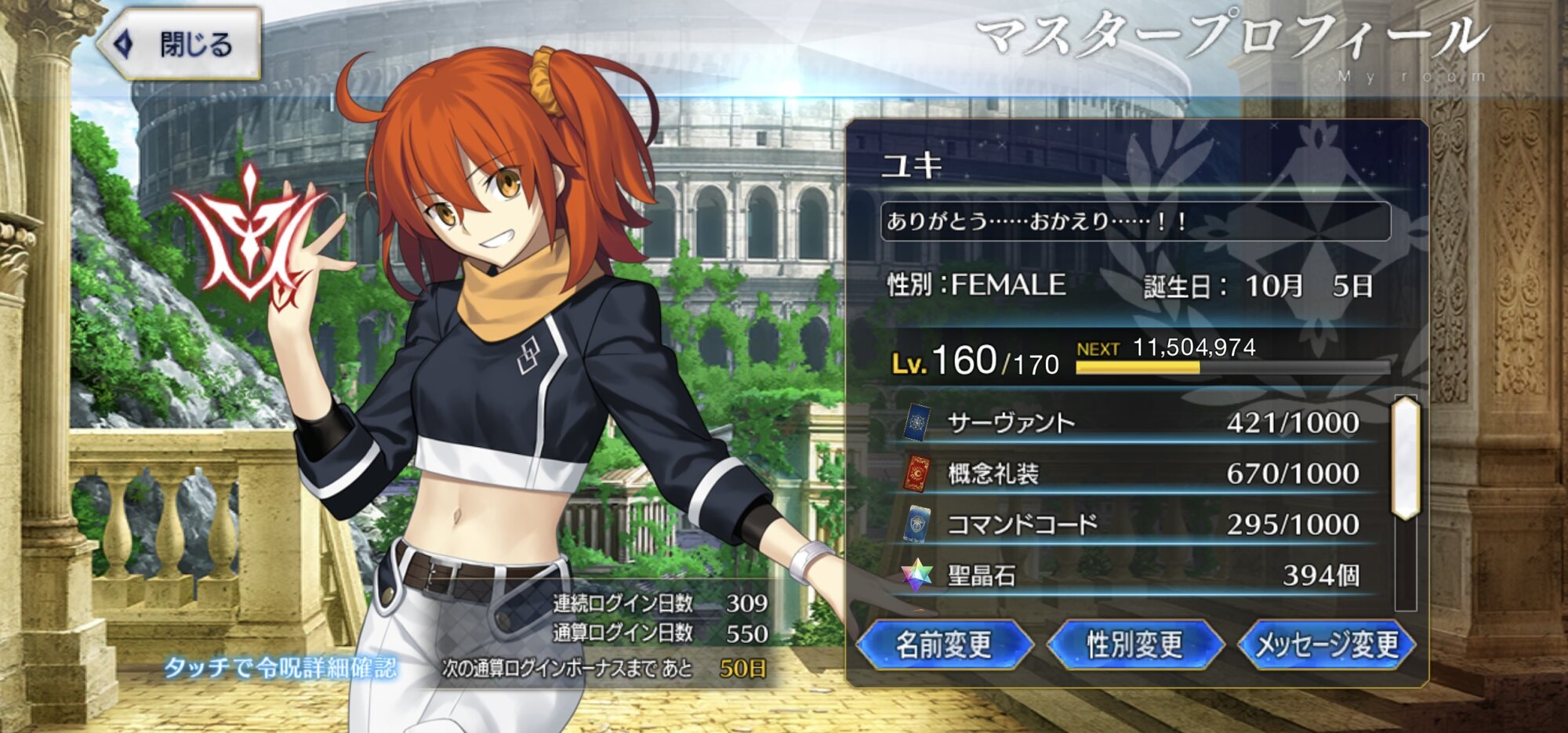
Task: Choose the message change (メッセージ変更) button
Action: [x=1327, y=644]
